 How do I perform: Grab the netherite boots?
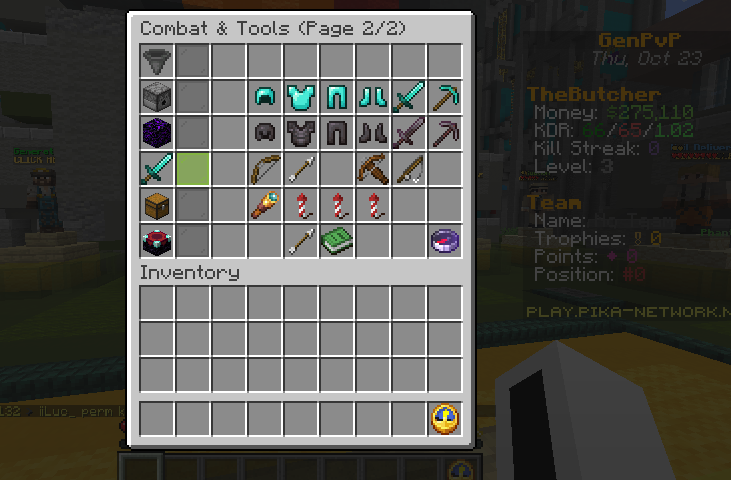click(x=373, y=133)
